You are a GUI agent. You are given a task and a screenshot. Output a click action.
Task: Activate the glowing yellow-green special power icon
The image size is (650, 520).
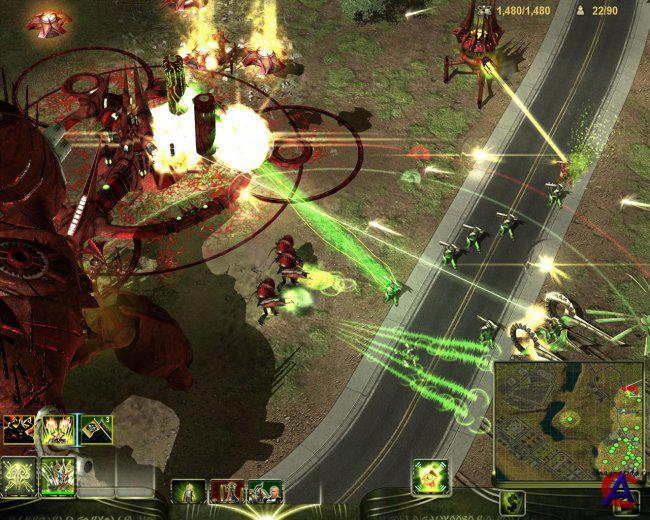[429, 476]
